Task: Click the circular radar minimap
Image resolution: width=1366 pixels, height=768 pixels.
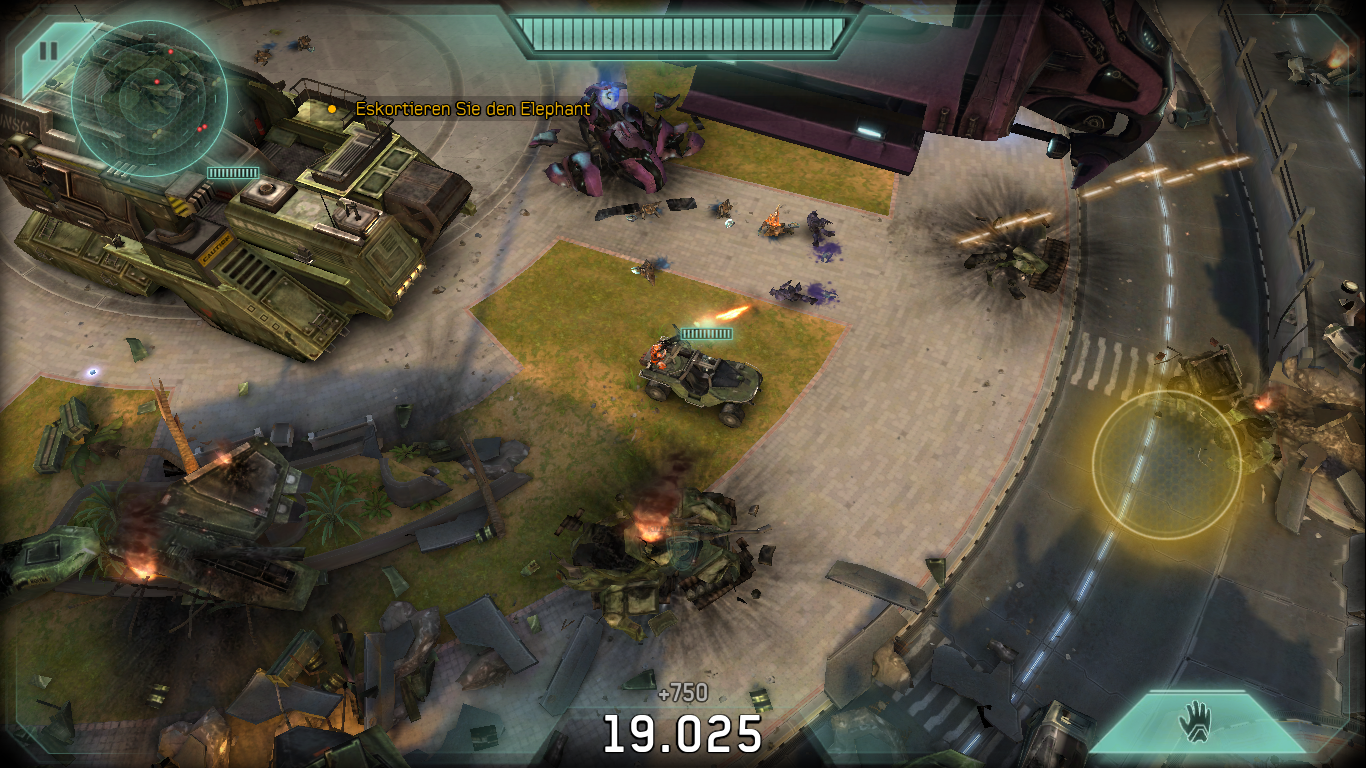Action: click(x=150, y=99)
